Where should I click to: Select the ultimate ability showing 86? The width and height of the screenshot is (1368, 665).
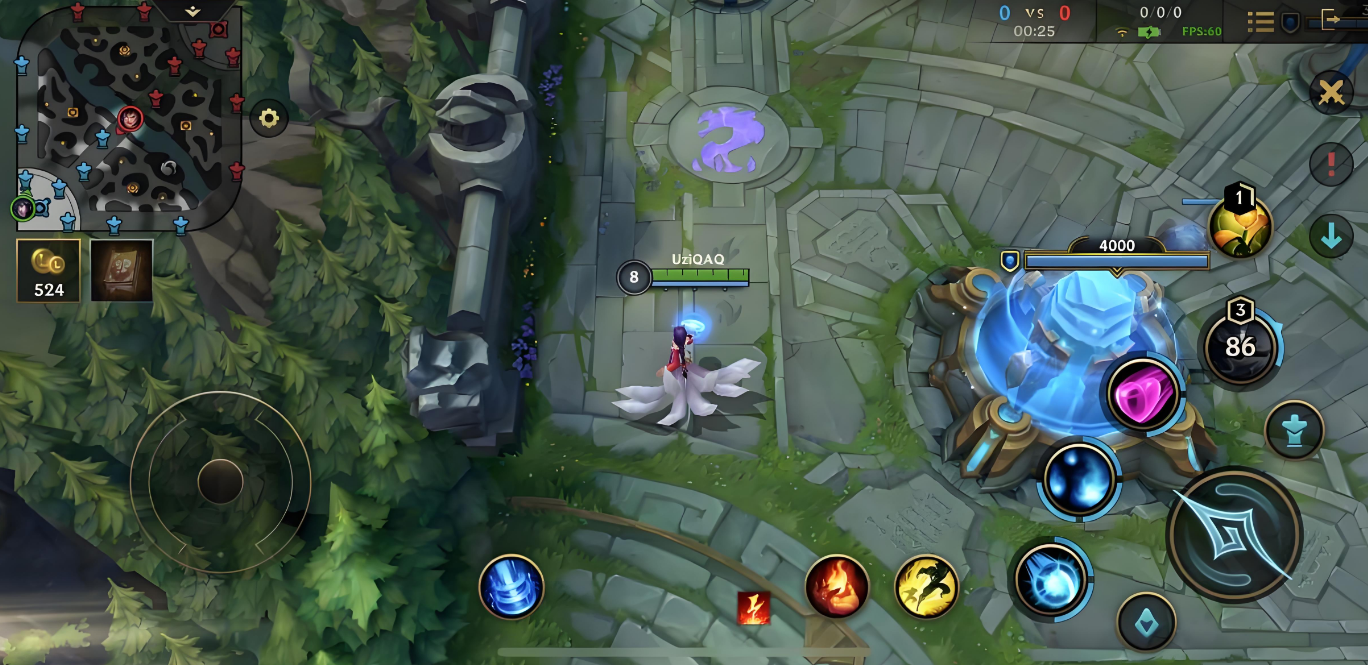(x=1240, y=346)
